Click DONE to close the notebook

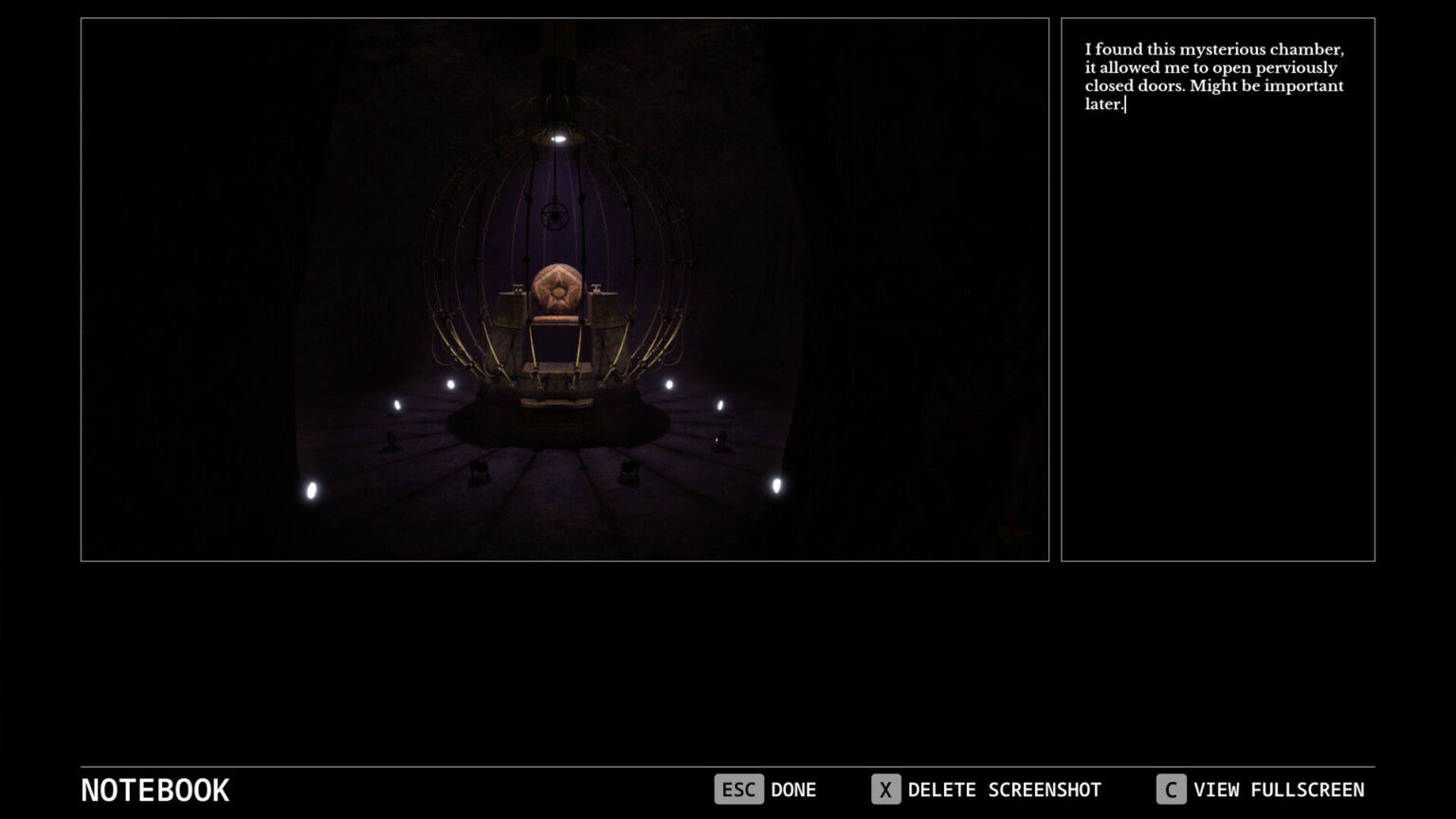point(794,789)
